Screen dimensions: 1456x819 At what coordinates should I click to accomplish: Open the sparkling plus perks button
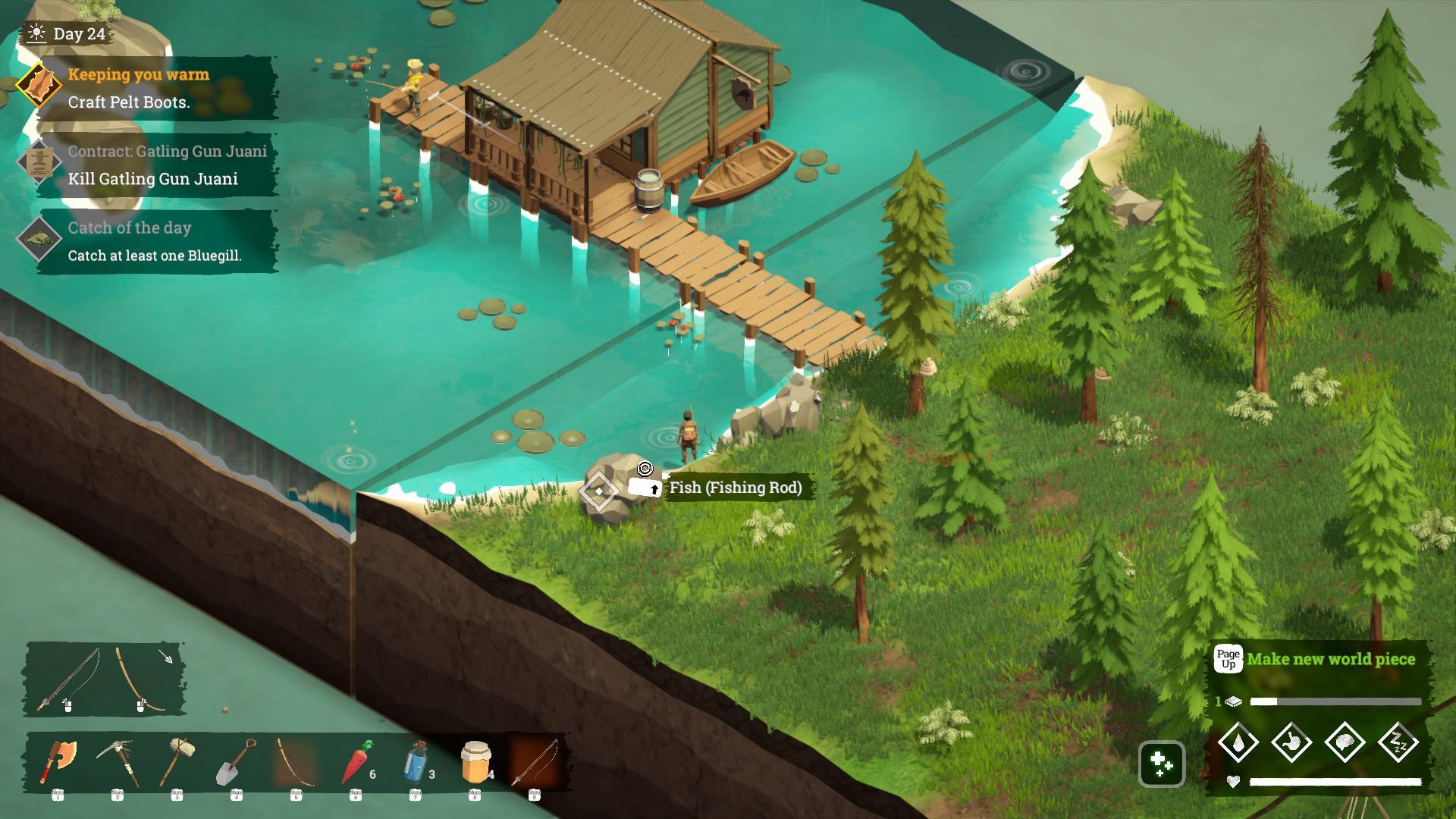(1162, 764)
